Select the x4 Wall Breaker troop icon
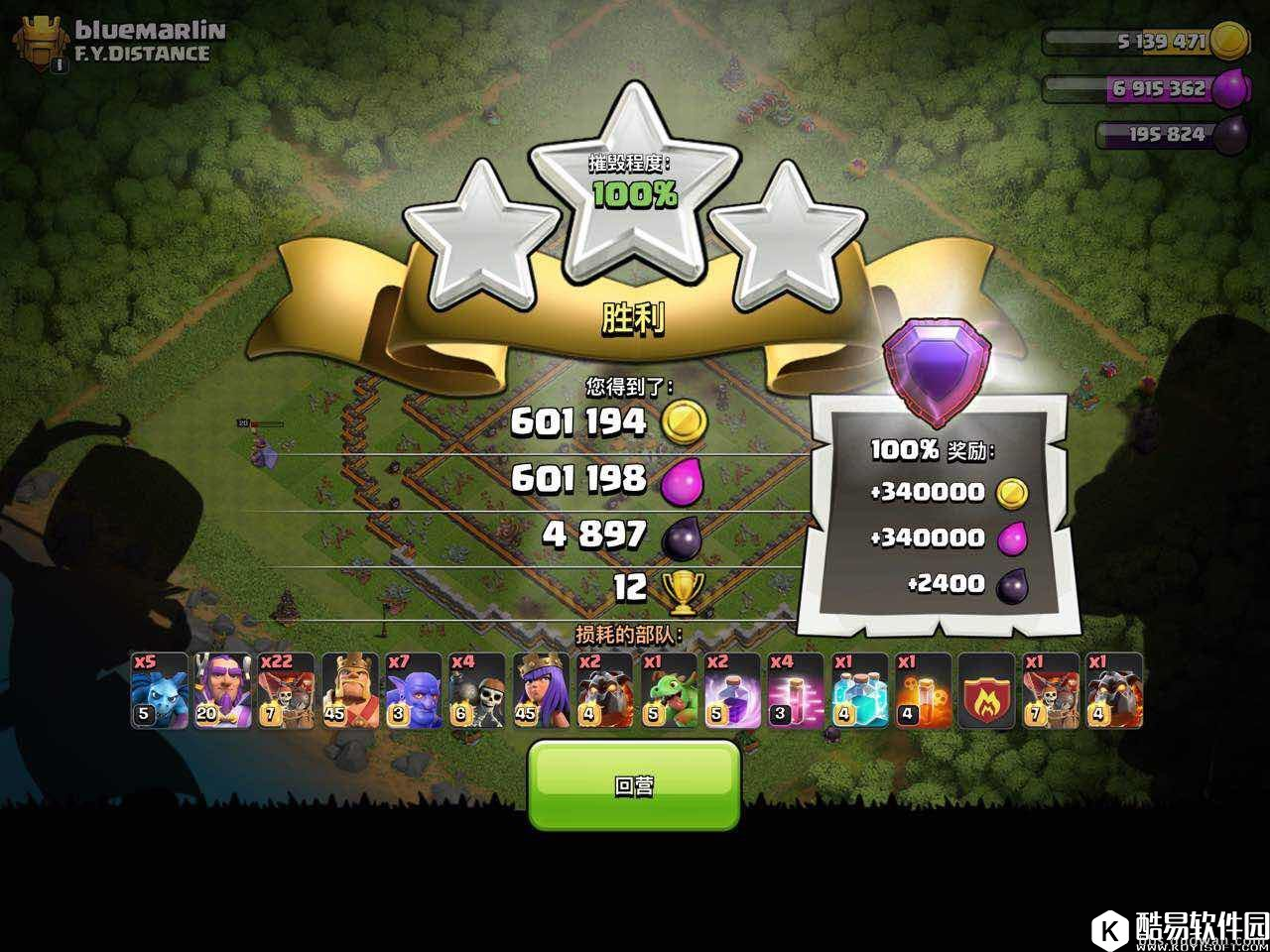The height and width of the screenshot is (952, 1270). click(x=477, y=691)
